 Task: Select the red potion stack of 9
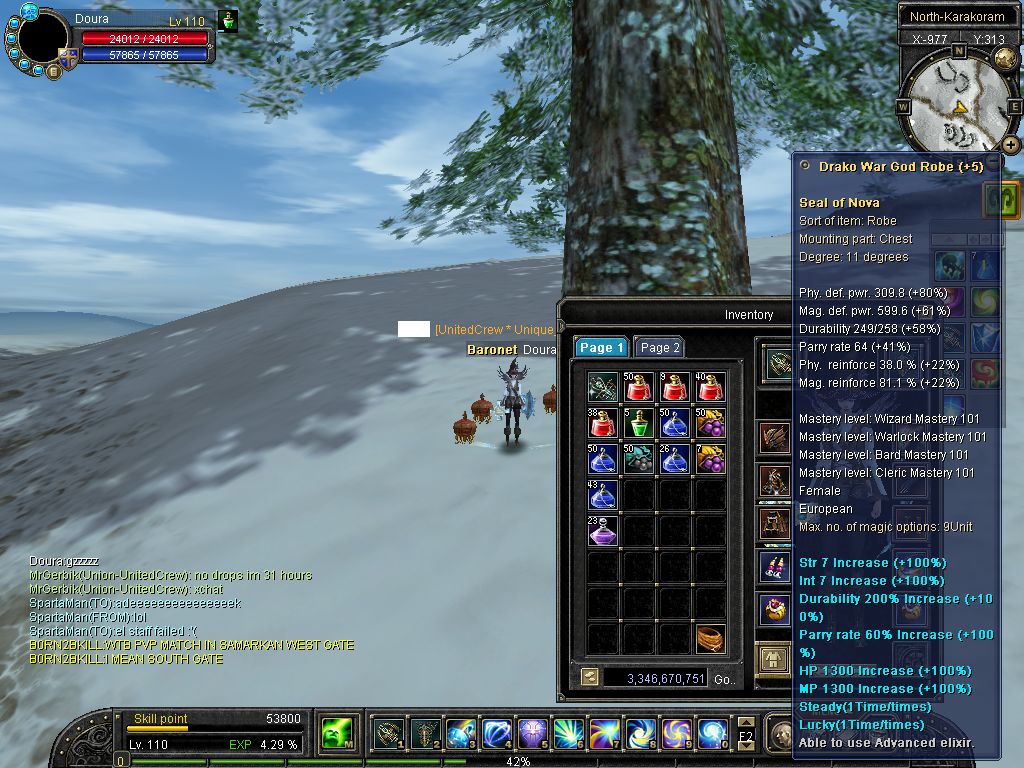(x=675, y=386)
